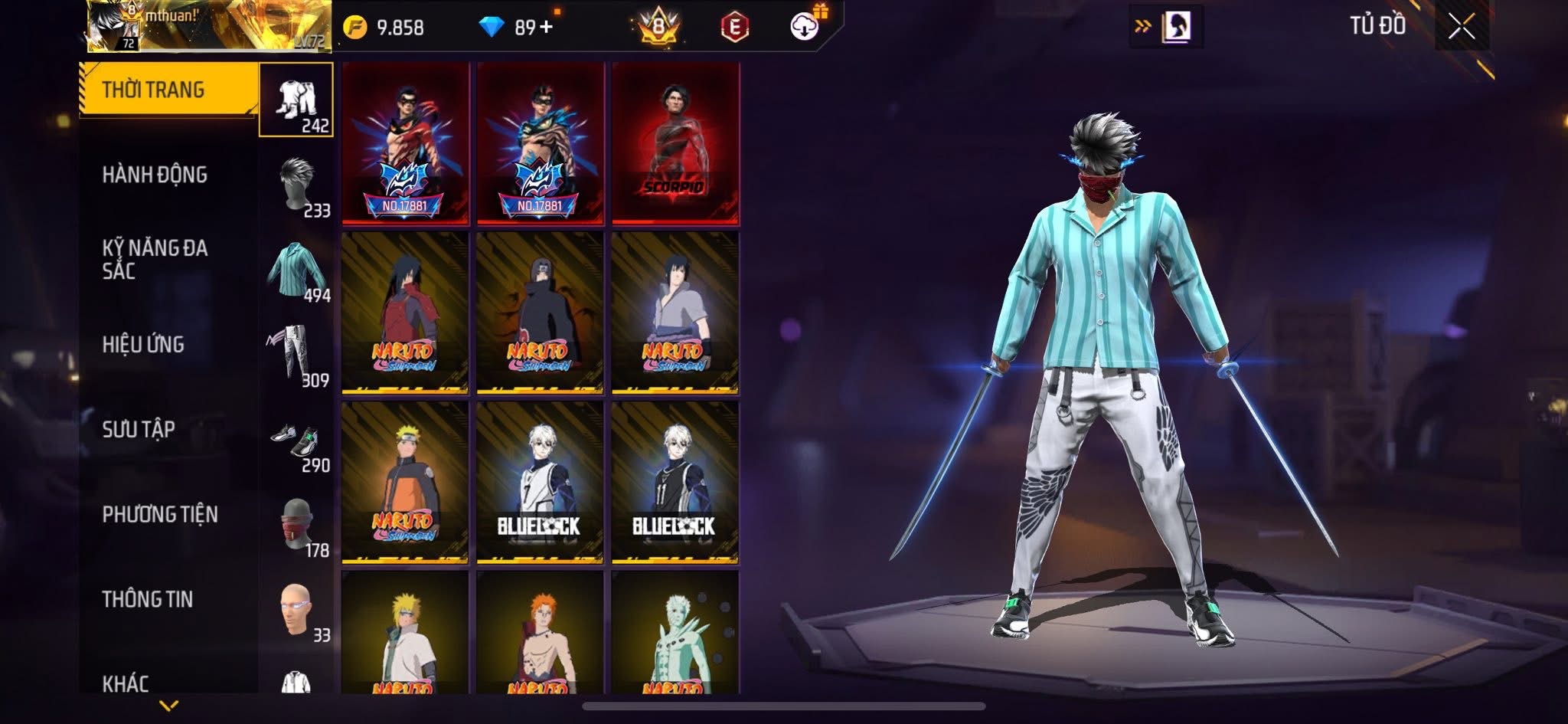Screen dimensions: 1568x724
Task: Click the red E hexagon badge icon
Action: (x=734, y=28)
